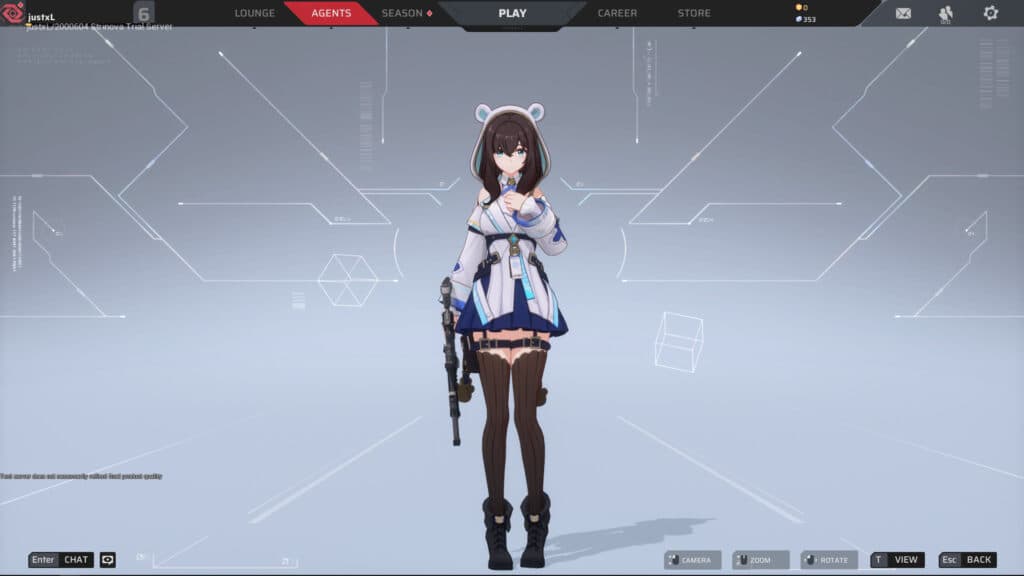Open settings with the gear icon
The height and width of the screenshot is (576, 1024).
[990, 13]
